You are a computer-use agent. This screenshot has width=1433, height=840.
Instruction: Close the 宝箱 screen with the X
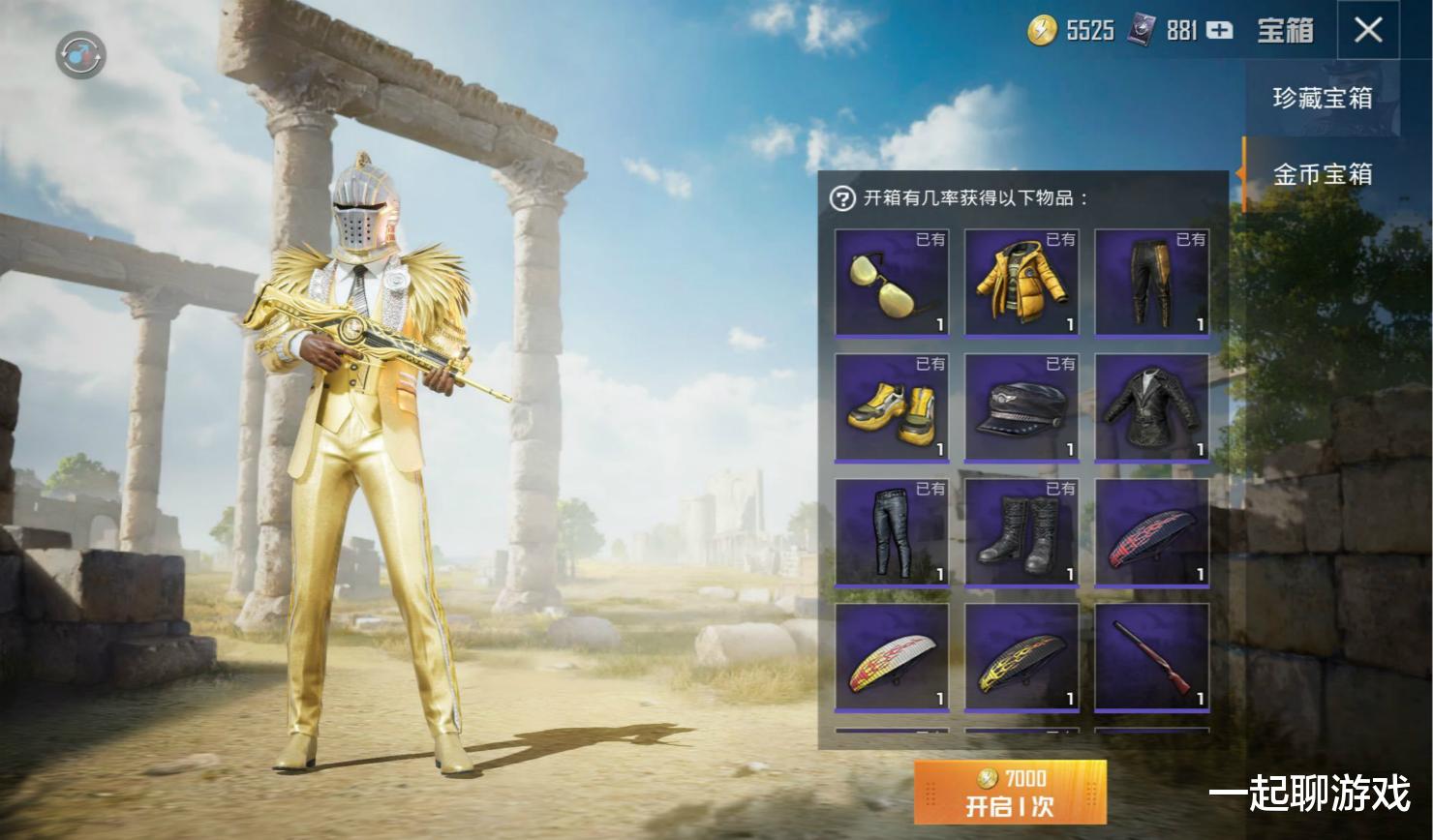click(1368, 30)
